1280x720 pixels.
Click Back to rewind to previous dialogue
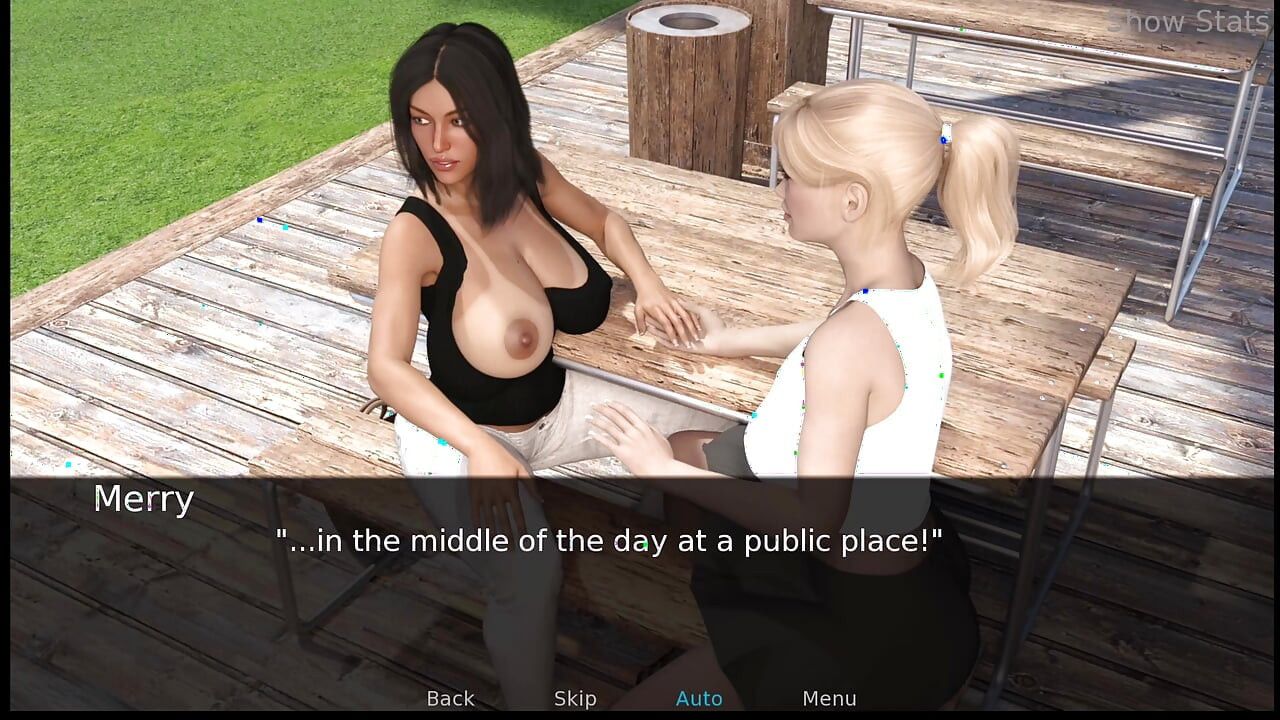450,698
